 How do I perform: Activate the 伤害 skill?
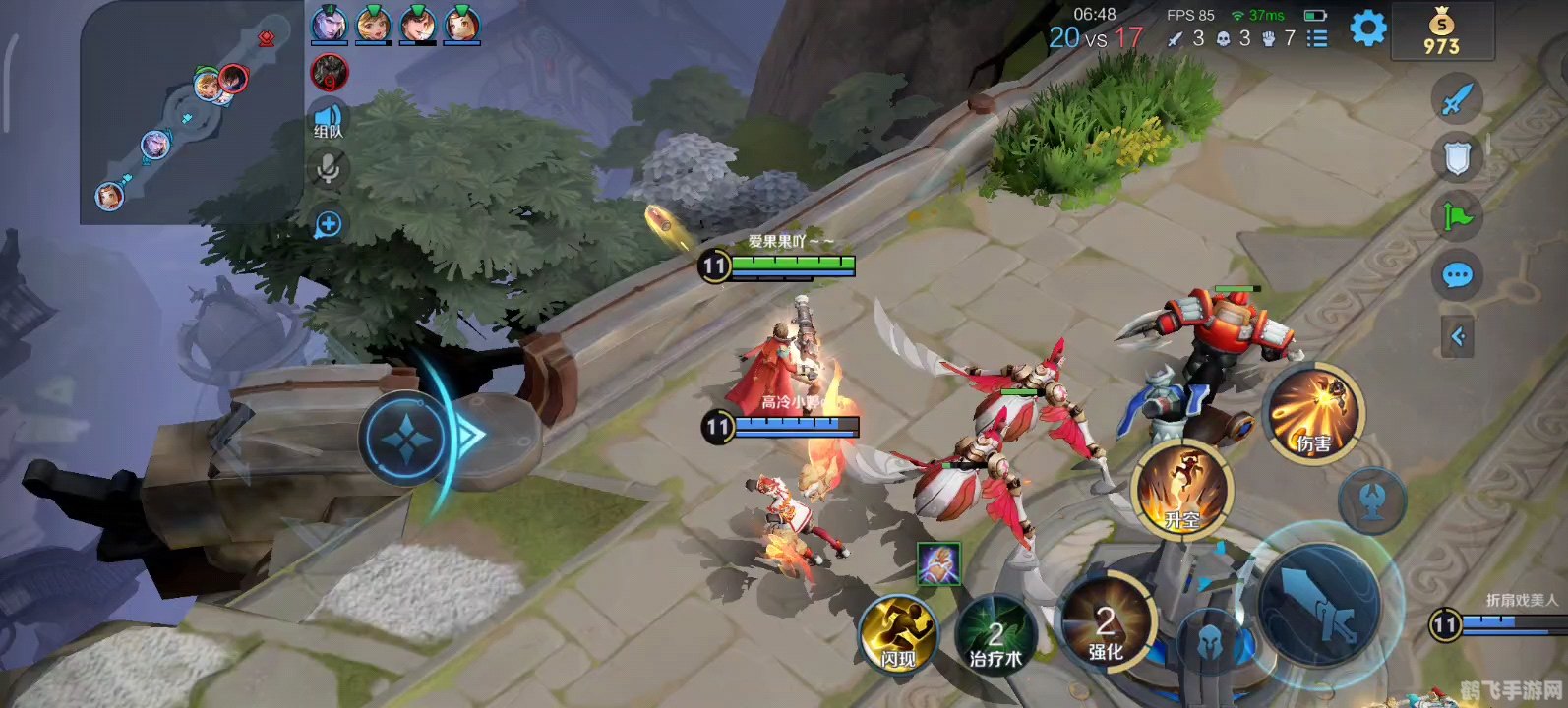pyautogui.click(x=1312, y=413)
